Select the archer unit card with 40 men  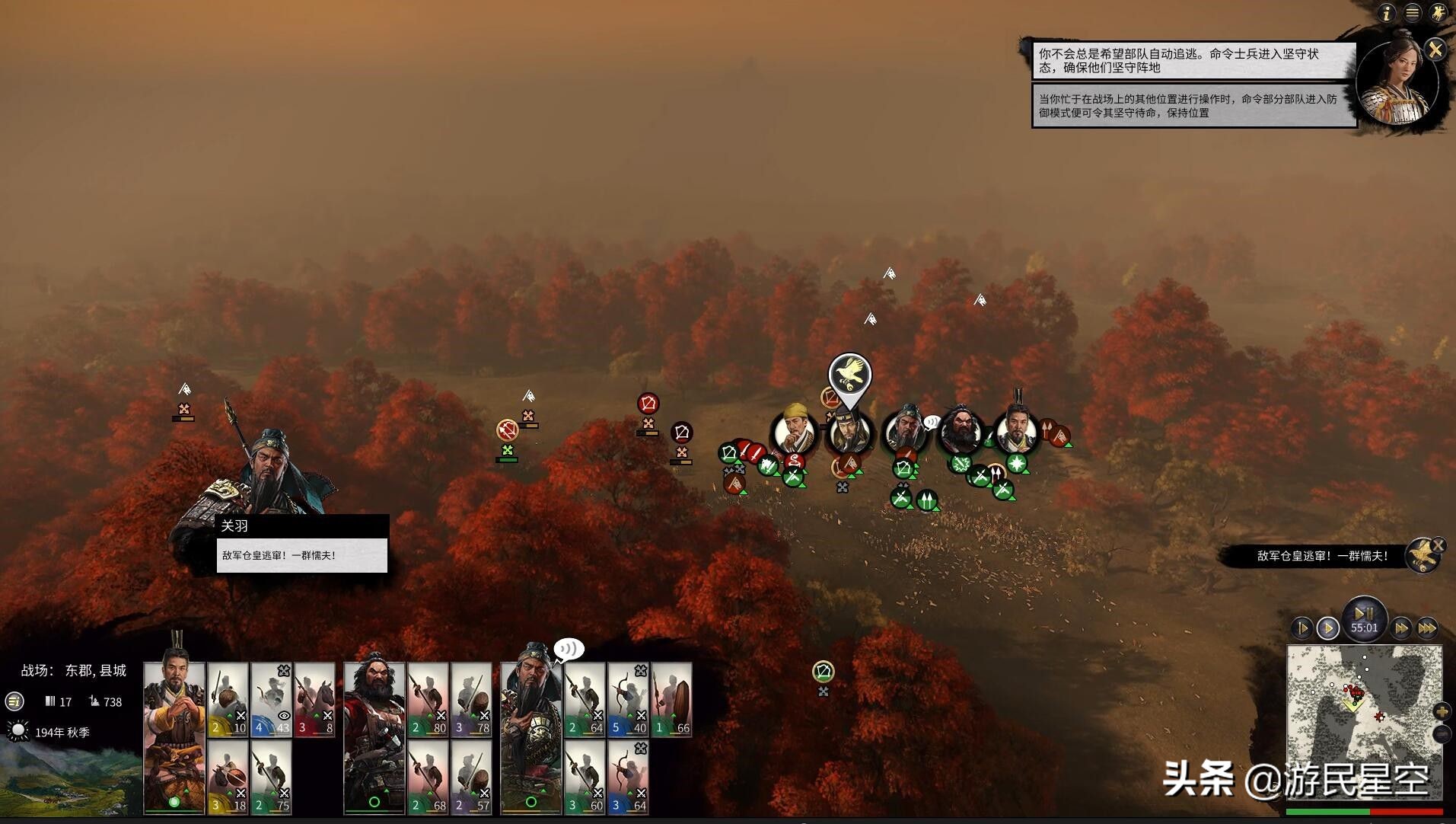(628, 701)
